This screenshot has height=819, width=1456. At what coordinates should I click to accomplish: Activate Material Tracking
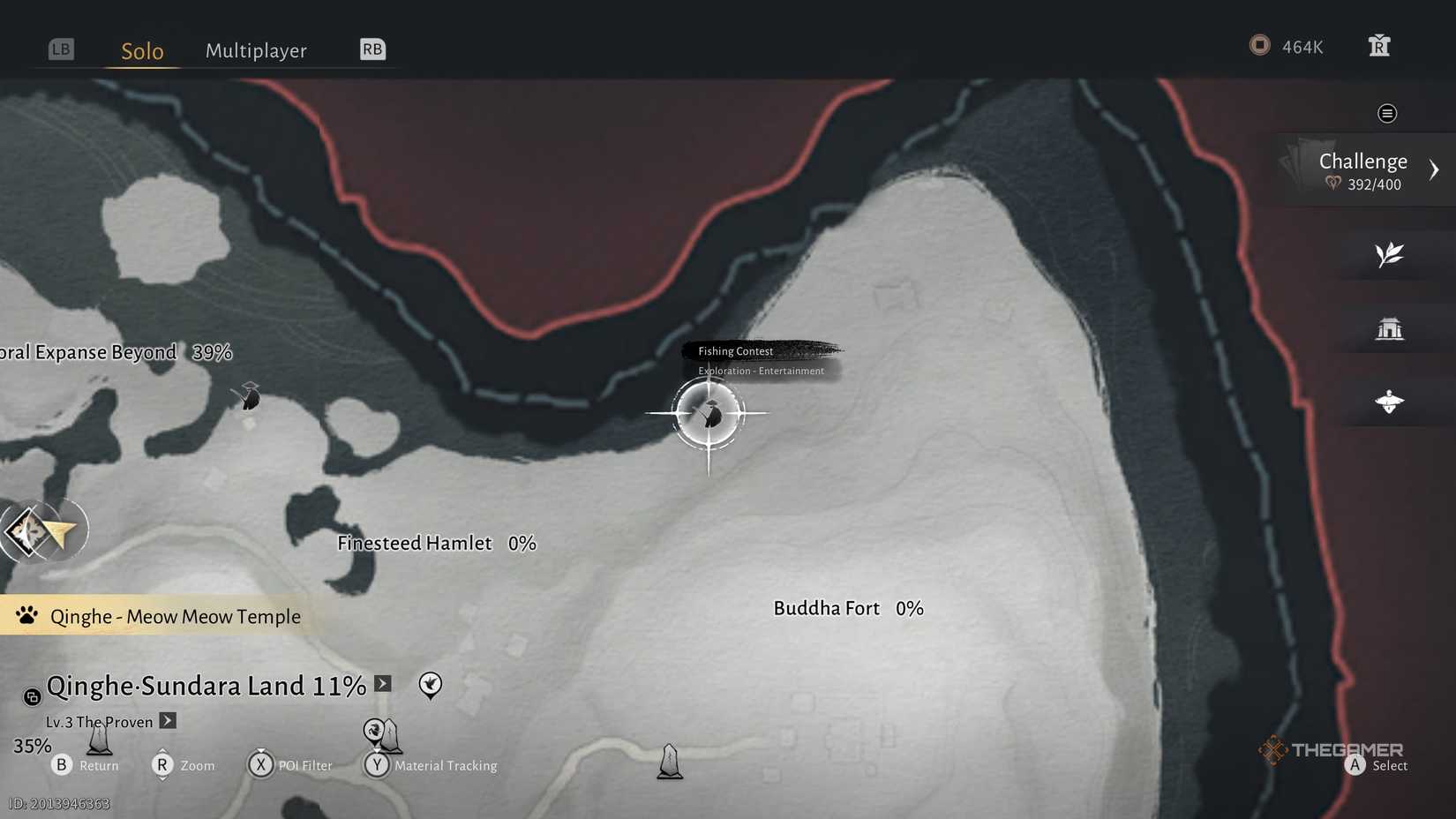tap(378, 765)
